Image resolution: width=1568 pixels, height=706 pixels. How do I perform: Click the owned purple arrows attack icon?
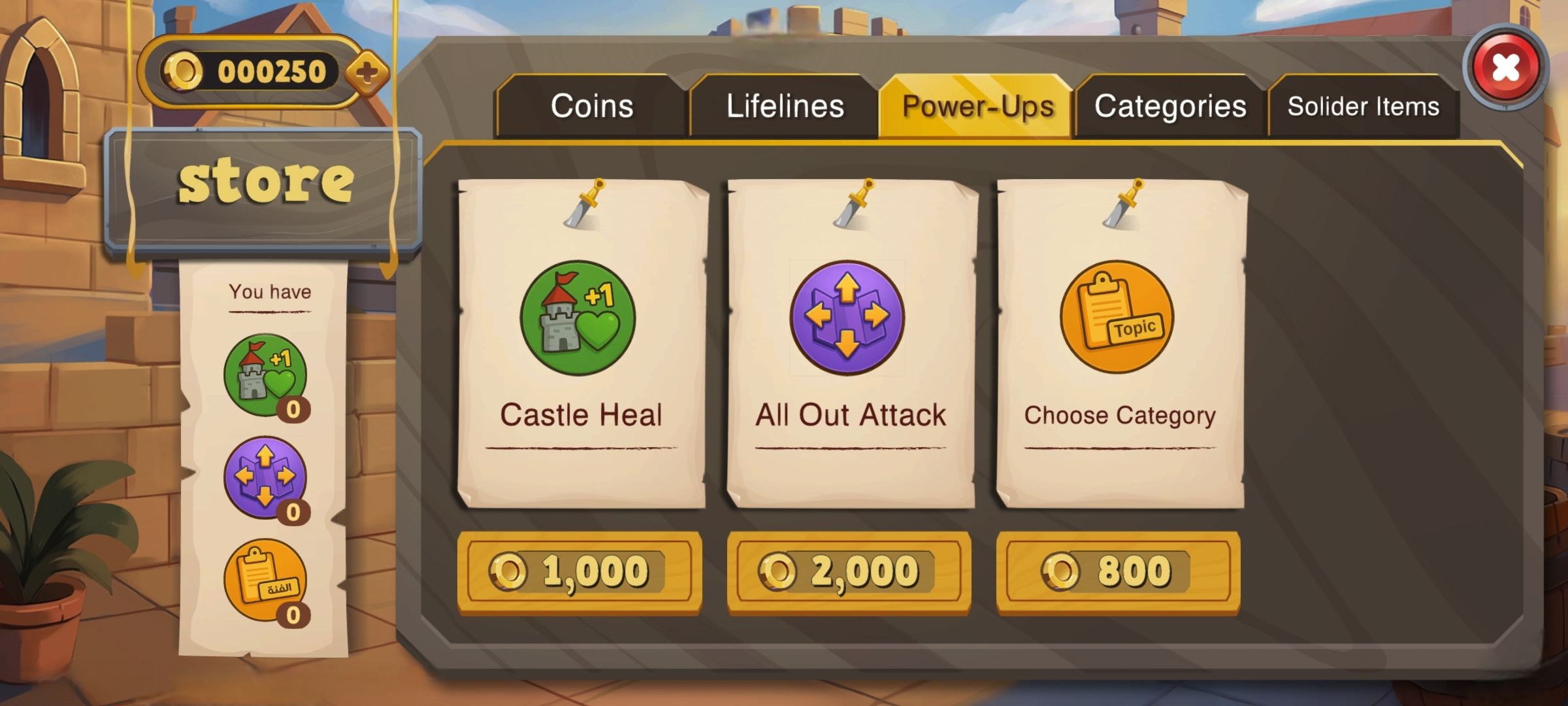click(x=265, y=478)
